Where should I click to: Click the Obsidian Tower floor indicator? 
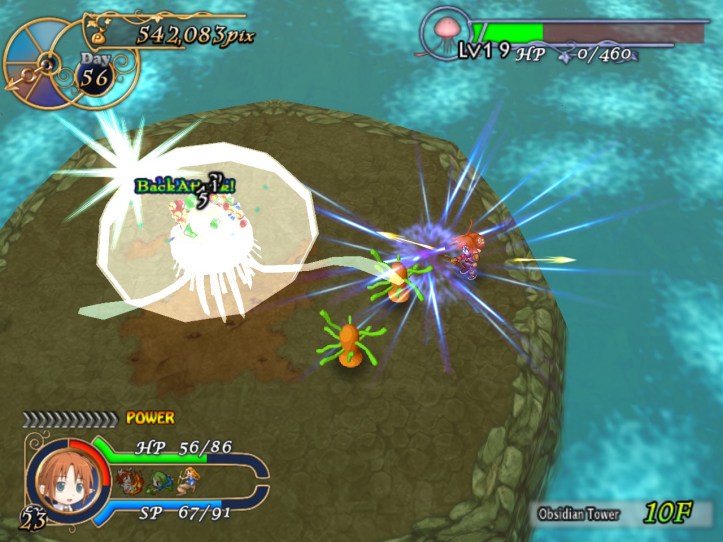623,514
